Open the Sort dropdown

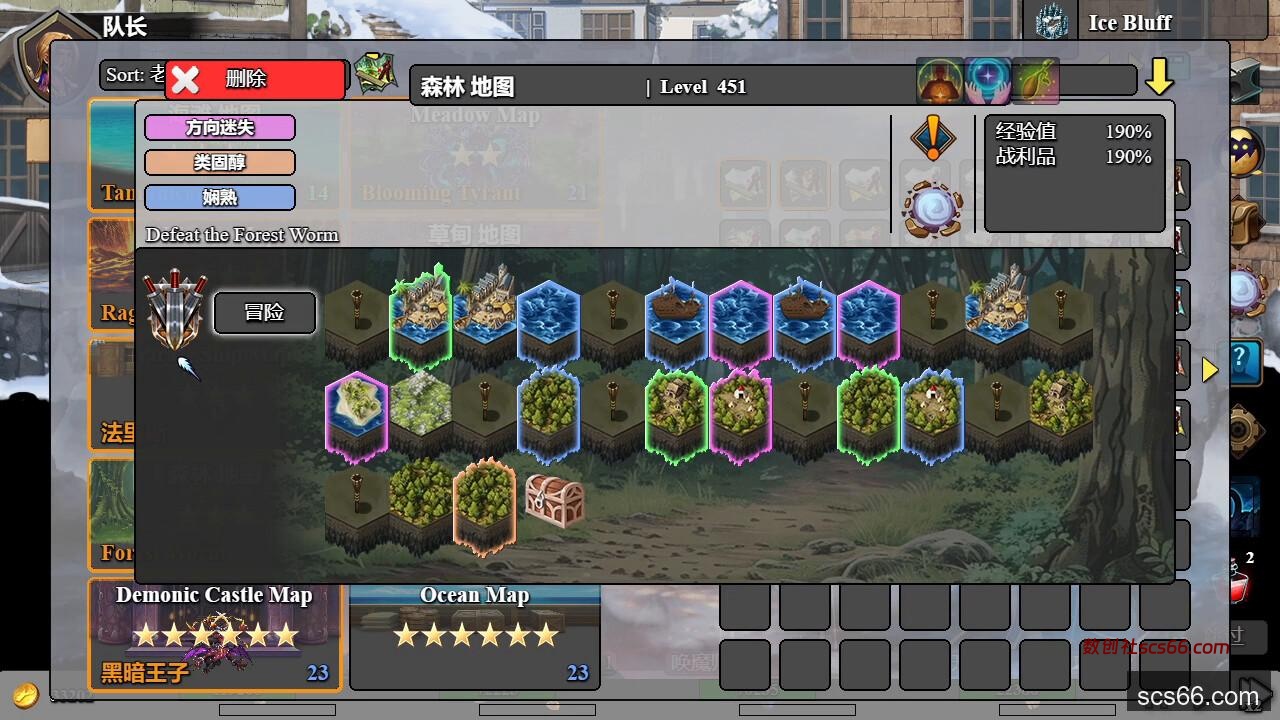pyautogui.click(x=135, y=75)
